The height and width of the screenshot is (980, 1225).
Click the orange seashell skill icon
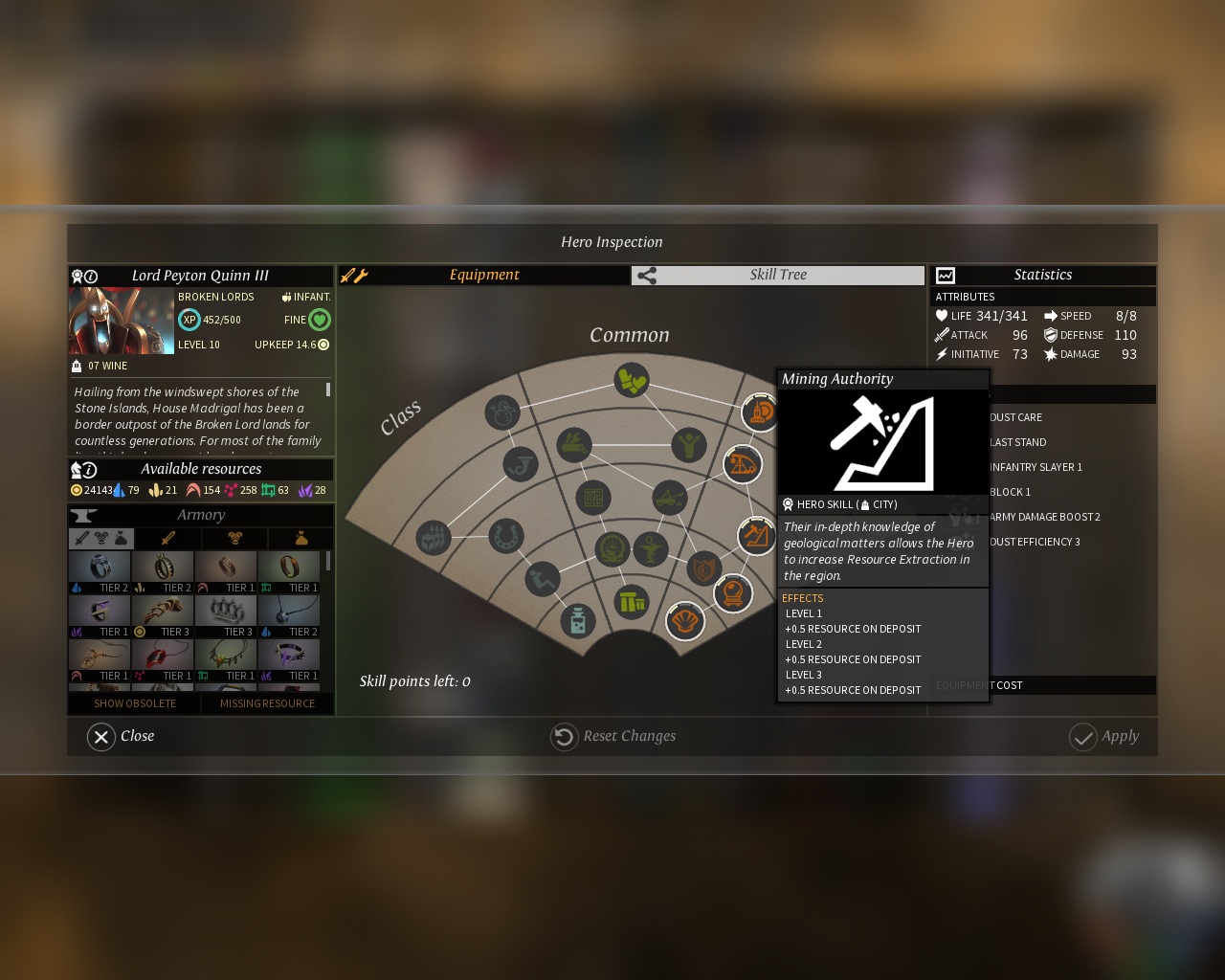pos(685,622)
